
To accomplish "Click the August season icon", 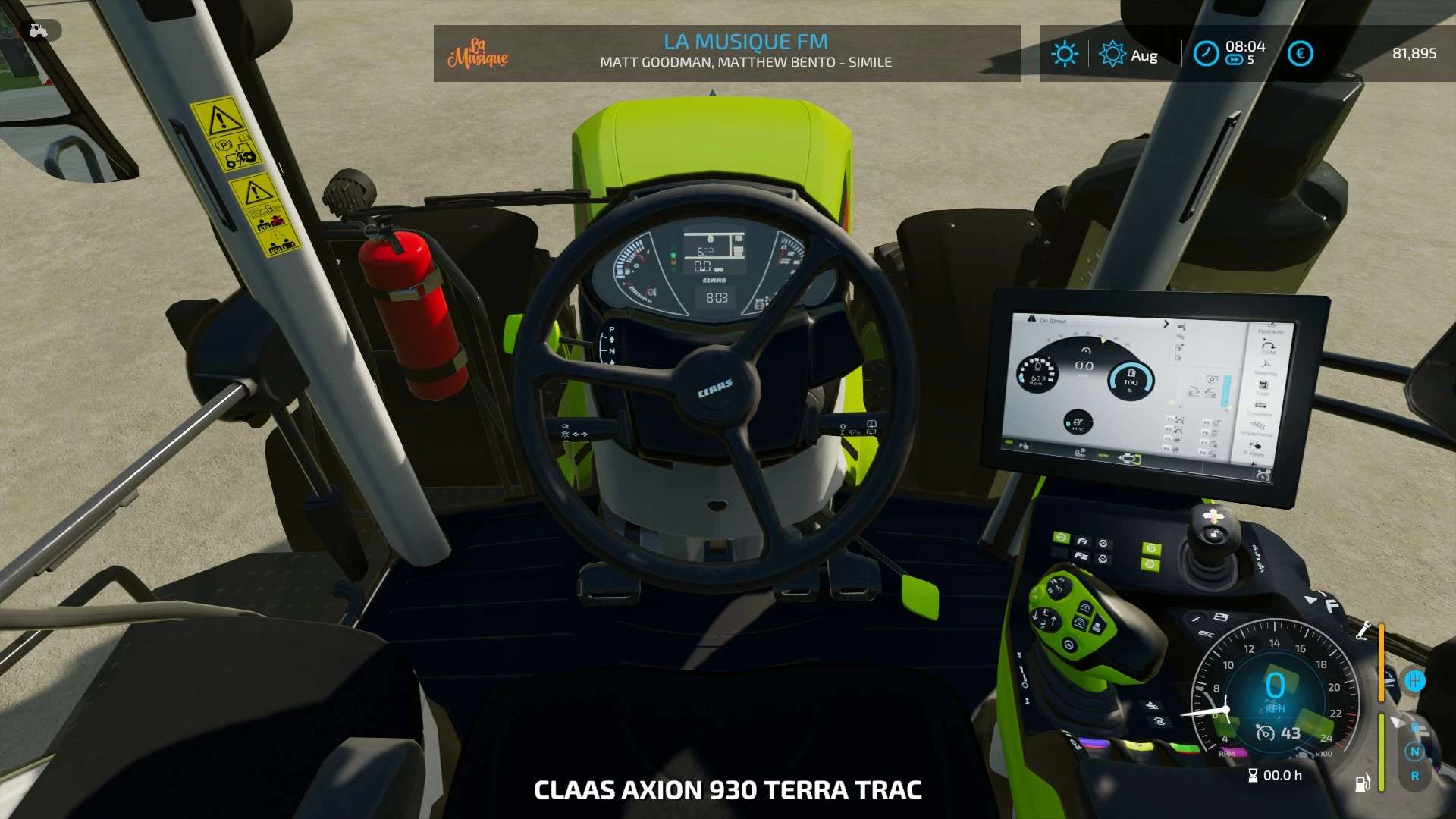I will pyautogui.click(x=1112, y=55).
